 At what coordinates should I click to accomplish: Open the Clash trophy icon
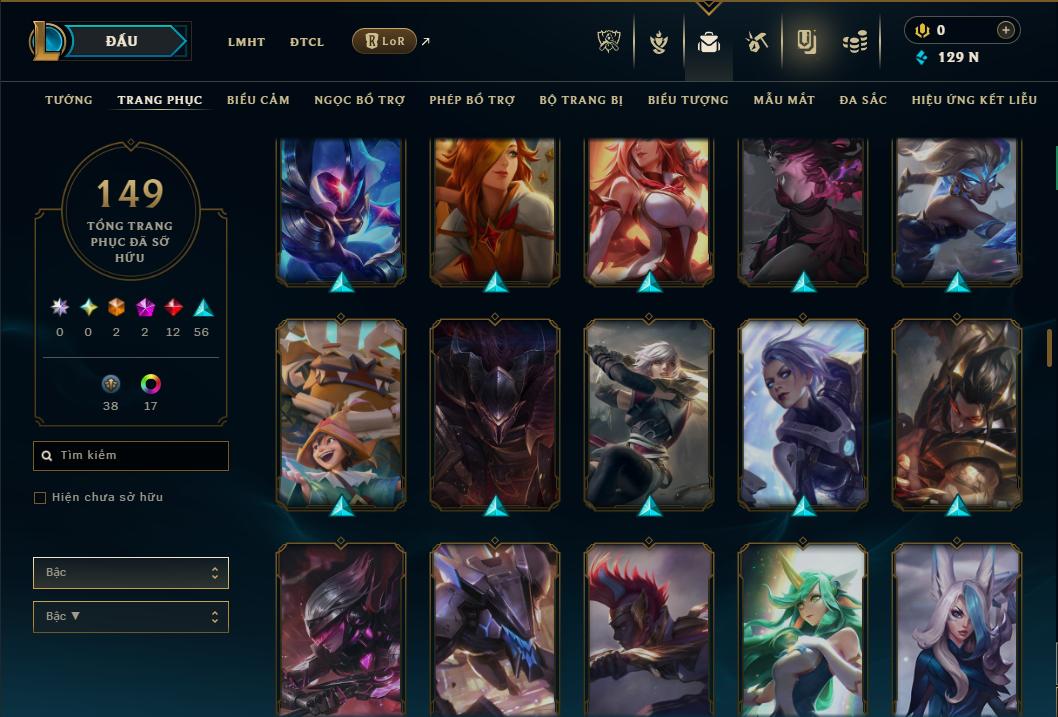click(x=609, y=42)
